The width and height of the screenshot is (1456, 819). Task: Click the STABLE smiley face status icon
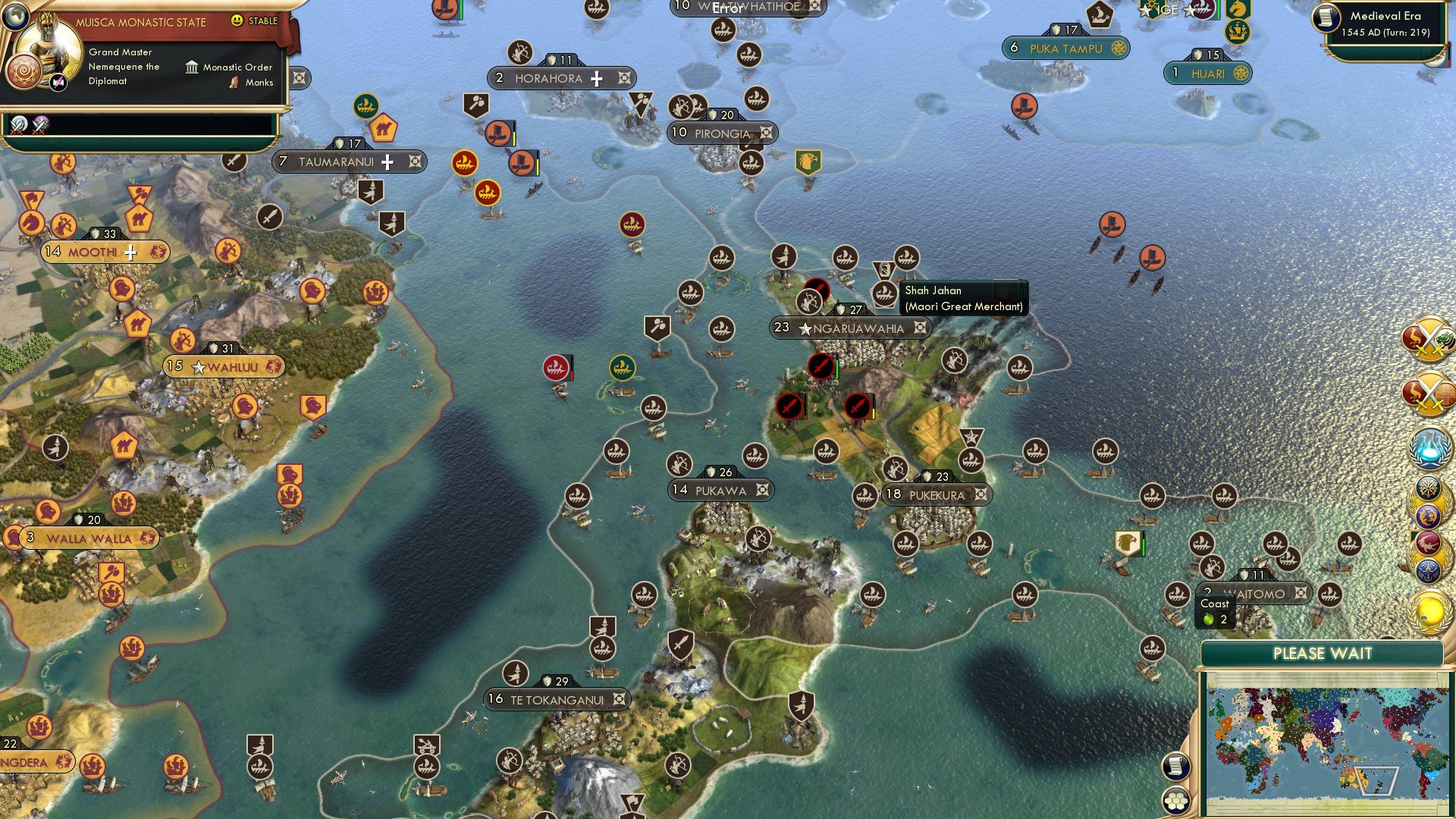(237, 22)
